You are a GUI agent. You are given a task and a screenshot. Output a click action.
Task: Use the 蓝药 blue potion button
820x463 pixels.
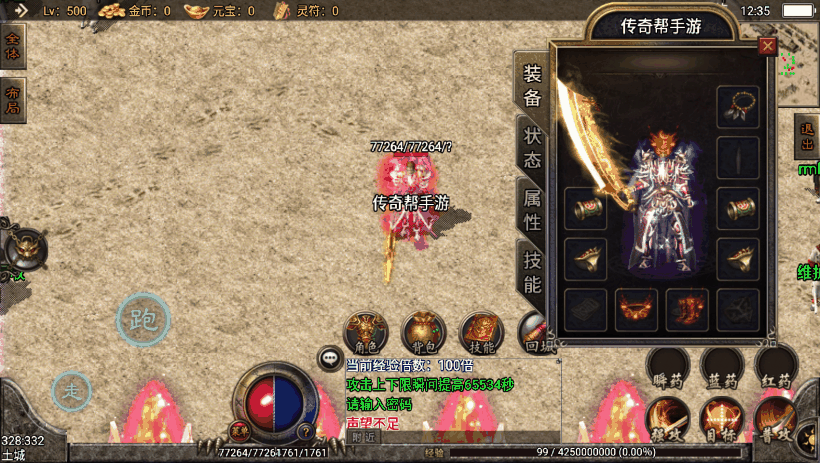coord(722,367)
